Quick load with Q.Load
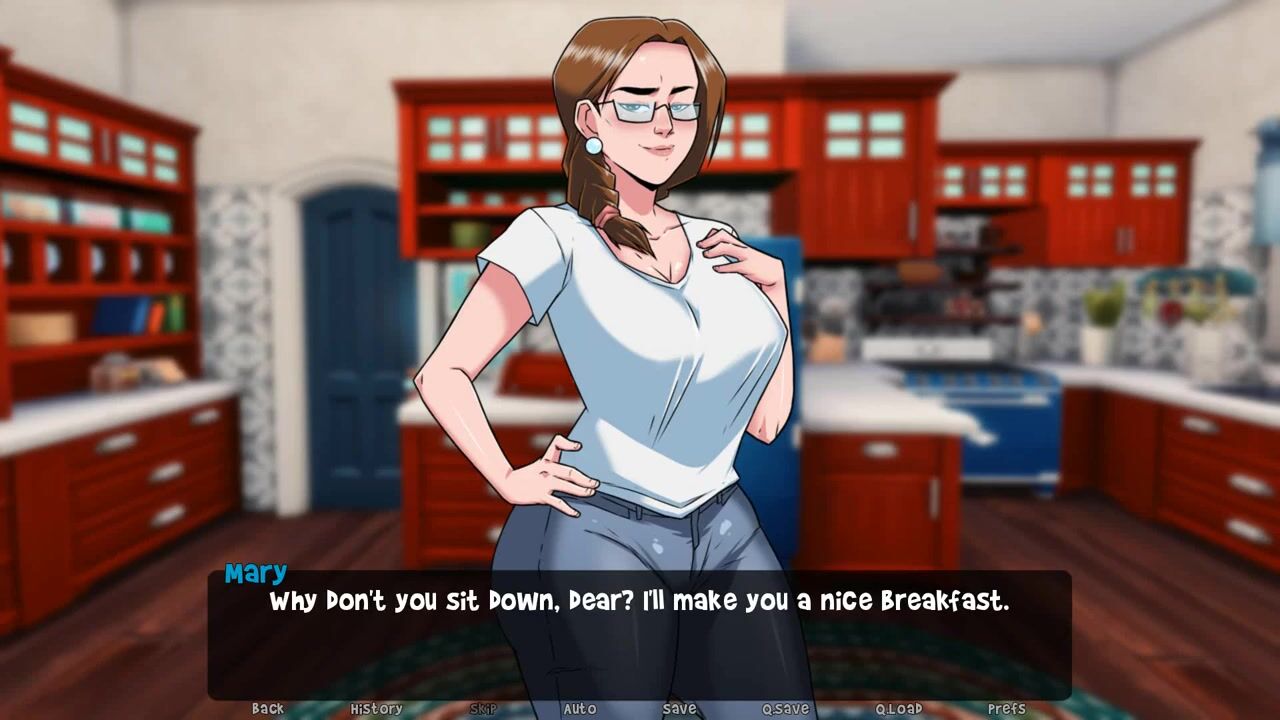 pyautogui.click(x=898, y=709)
